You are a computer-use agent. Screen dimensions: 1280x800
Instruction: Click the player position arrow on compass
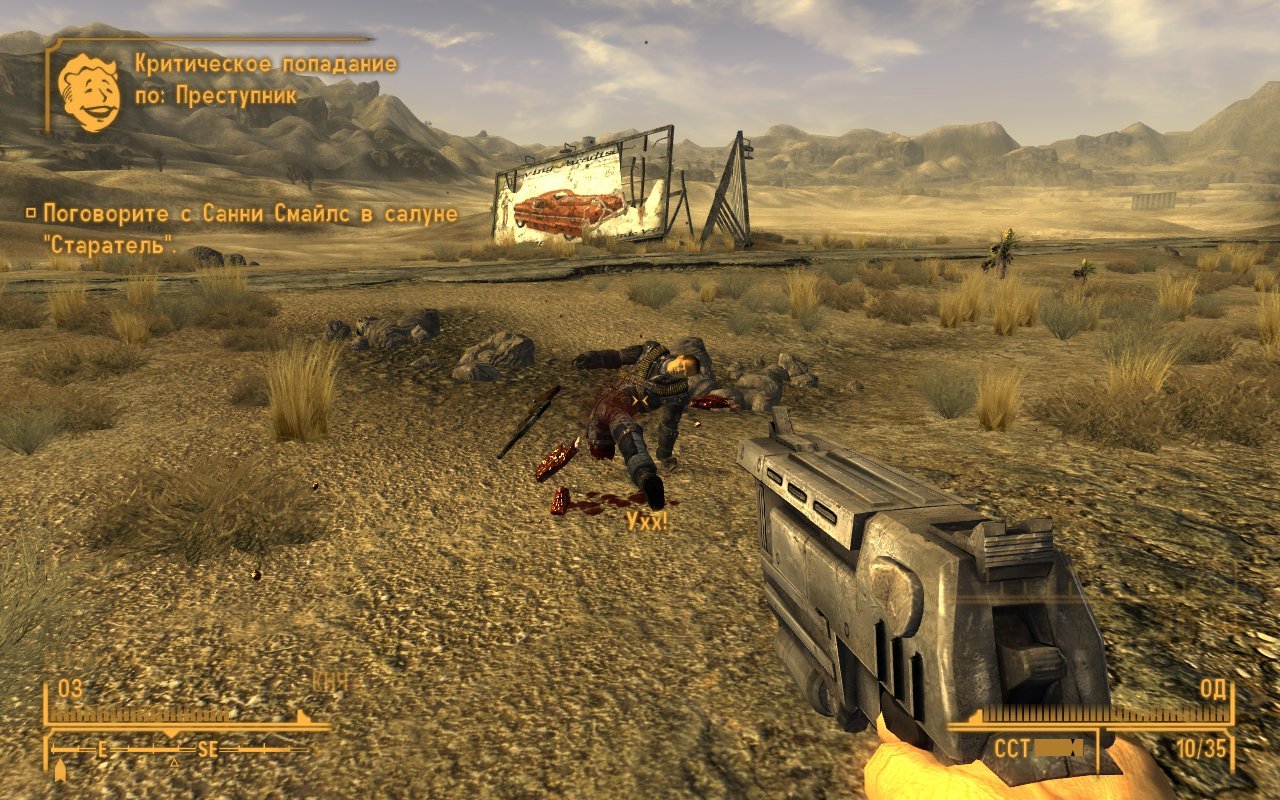pyautogui.click(x=59, y=771)
